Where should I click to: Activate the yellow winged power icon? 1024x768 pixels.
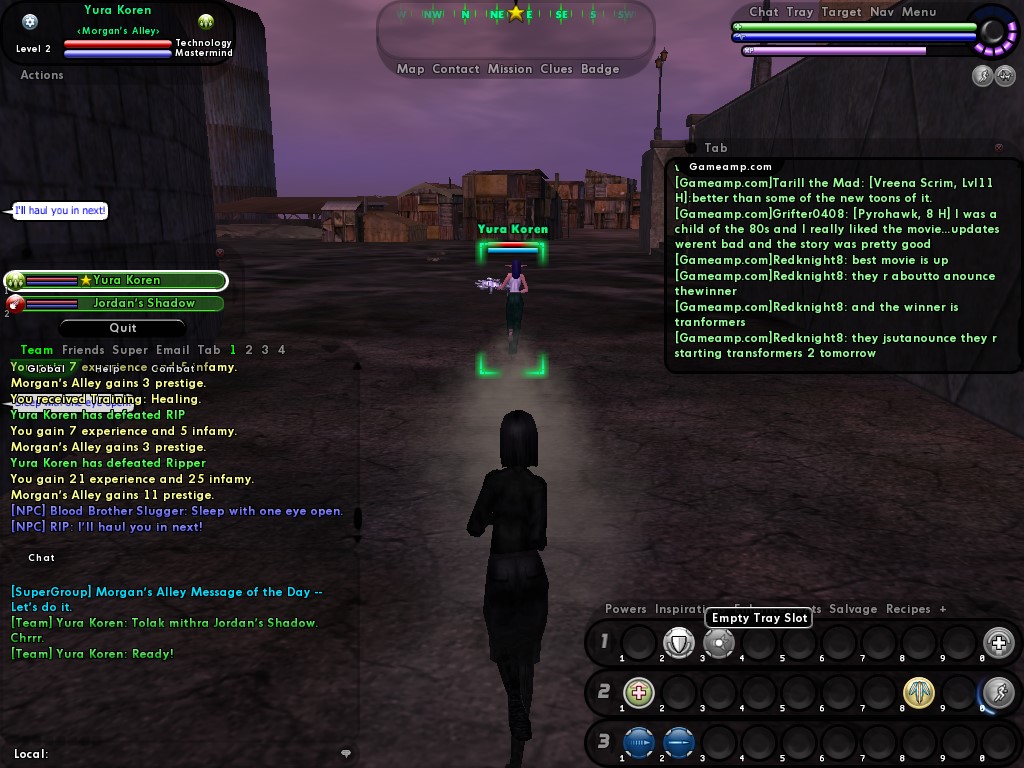pyautogui.click(x=918, y=691)
